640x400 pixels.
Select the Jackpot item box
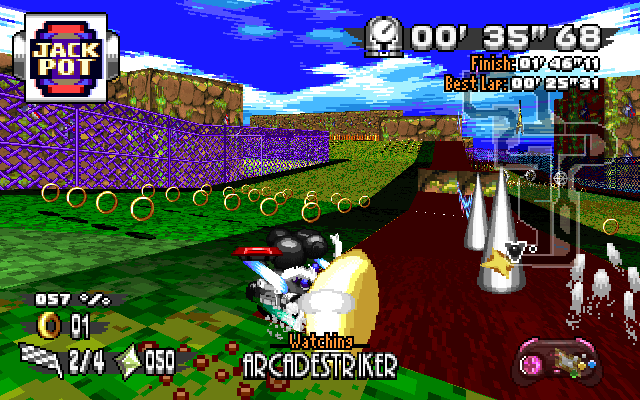tap(63, 56)
